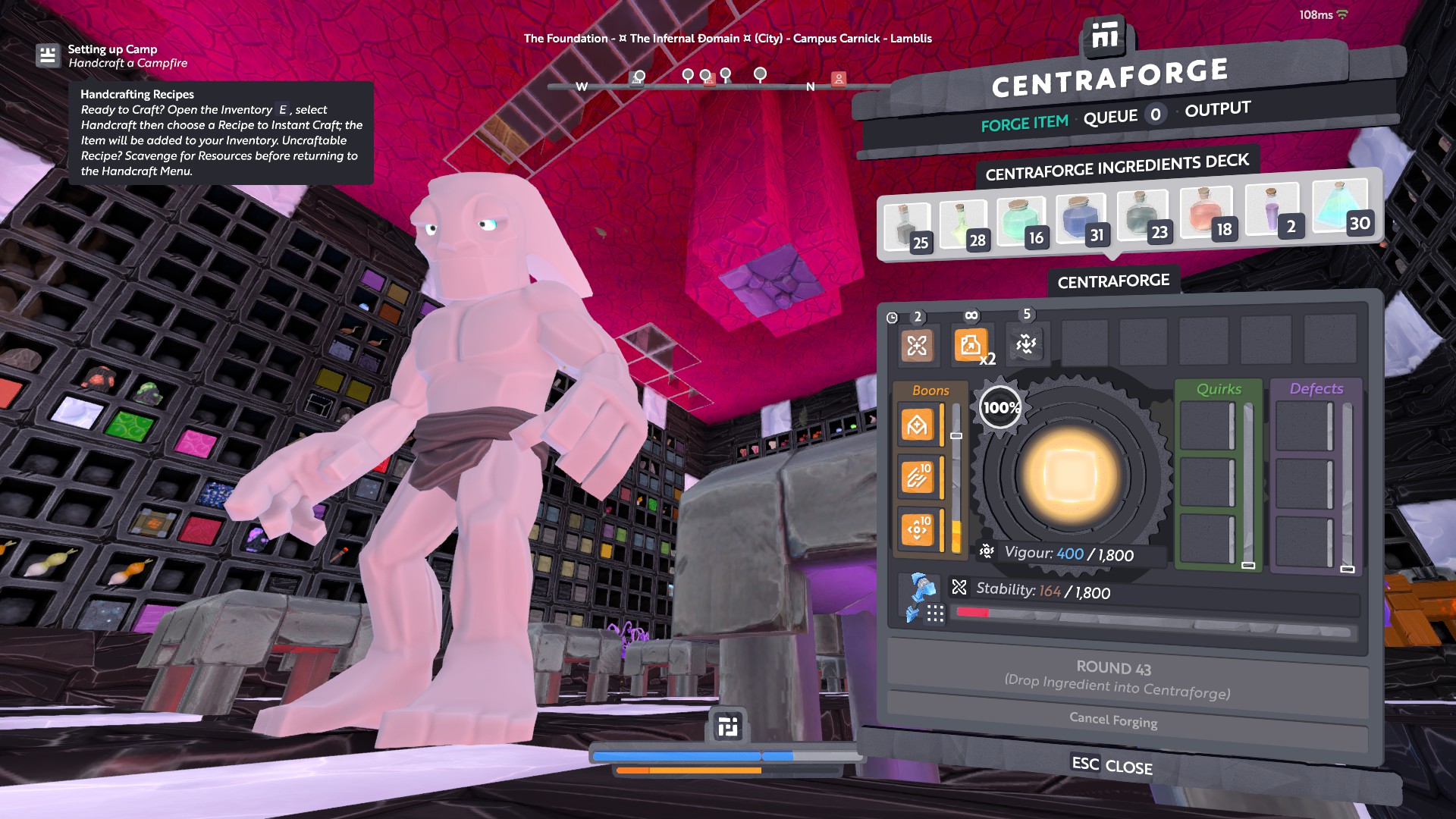Viewport: 1456px width, 819px height.
Task: Pick the dark grey potion with 23 count
Action: point(1143,215)
